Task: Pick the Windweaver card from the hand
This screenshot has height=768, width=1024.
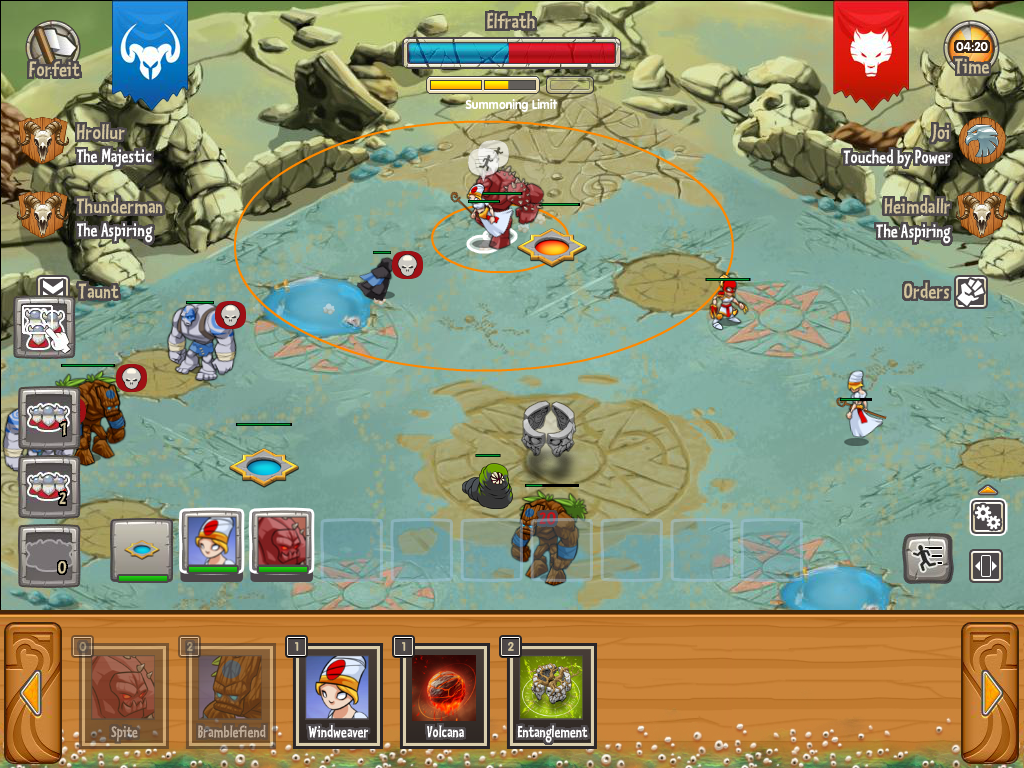Action: [x=338, y=695]
